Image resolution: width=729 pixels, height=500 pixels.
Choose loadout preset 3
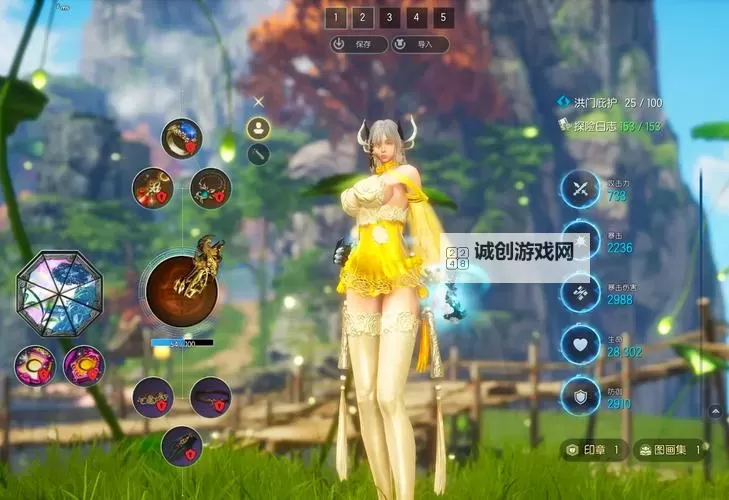pos(390,17)
